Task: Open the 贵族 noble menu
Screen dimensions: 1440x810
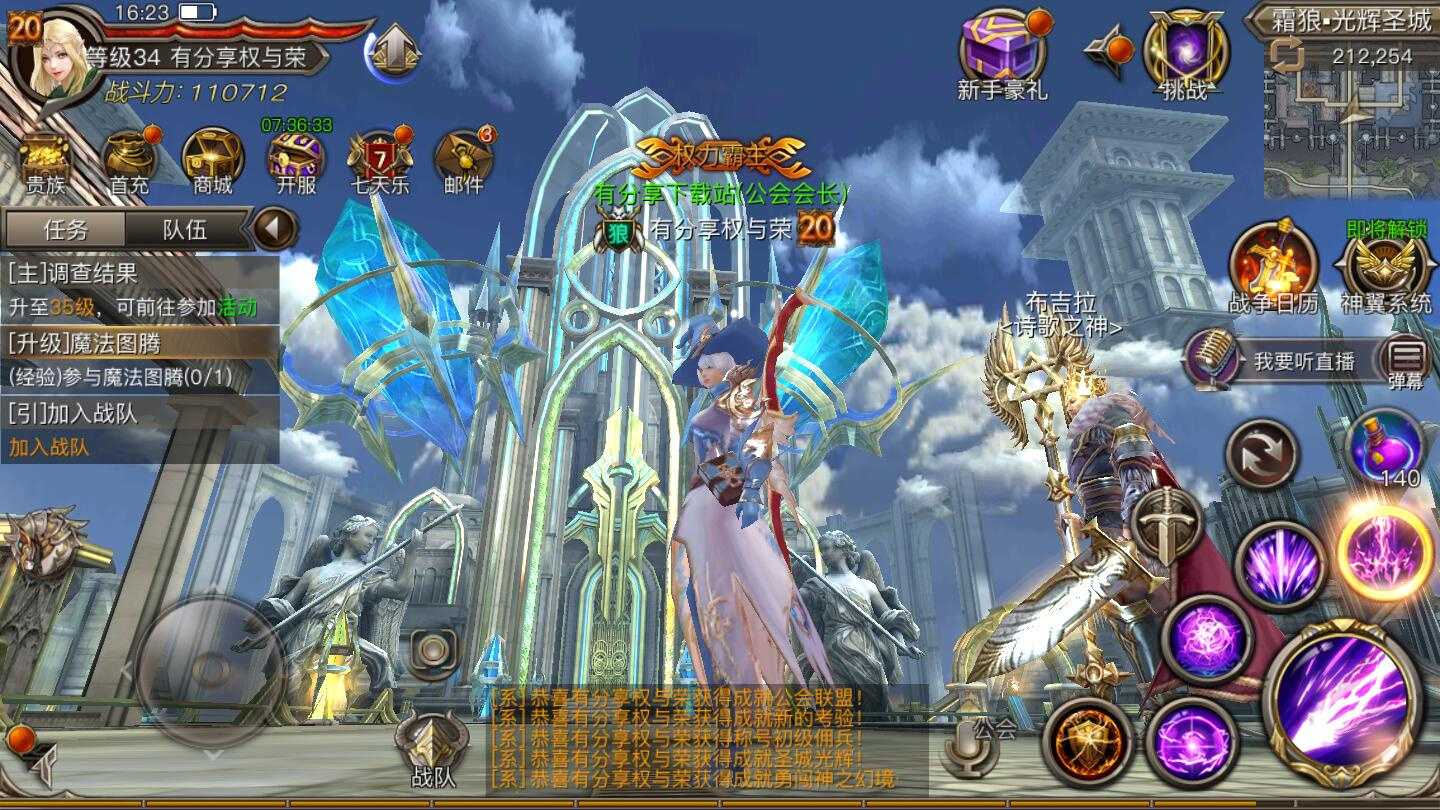Action: click(x=45, y=160)
